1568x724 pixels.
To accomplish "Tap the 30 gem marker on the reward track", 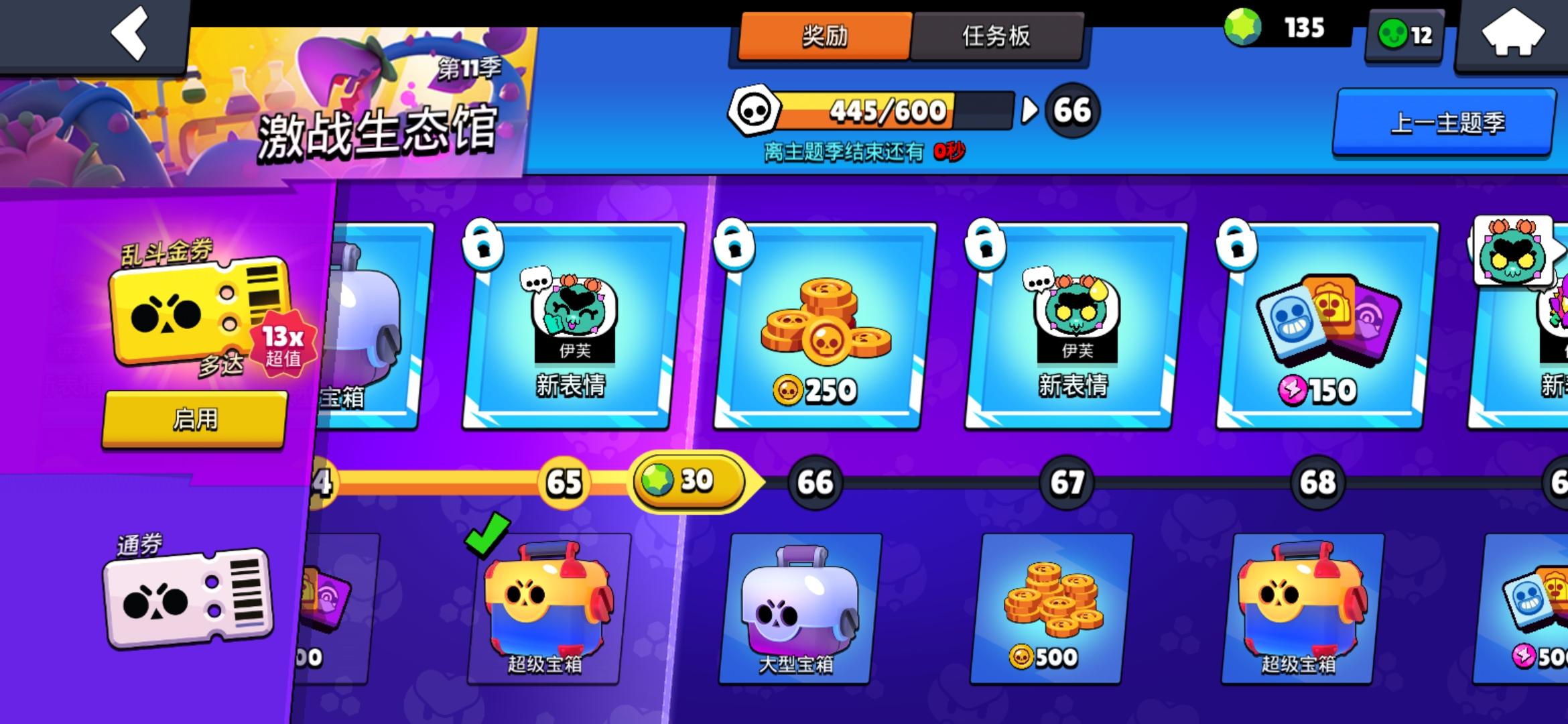I will (x=687, y=479).
